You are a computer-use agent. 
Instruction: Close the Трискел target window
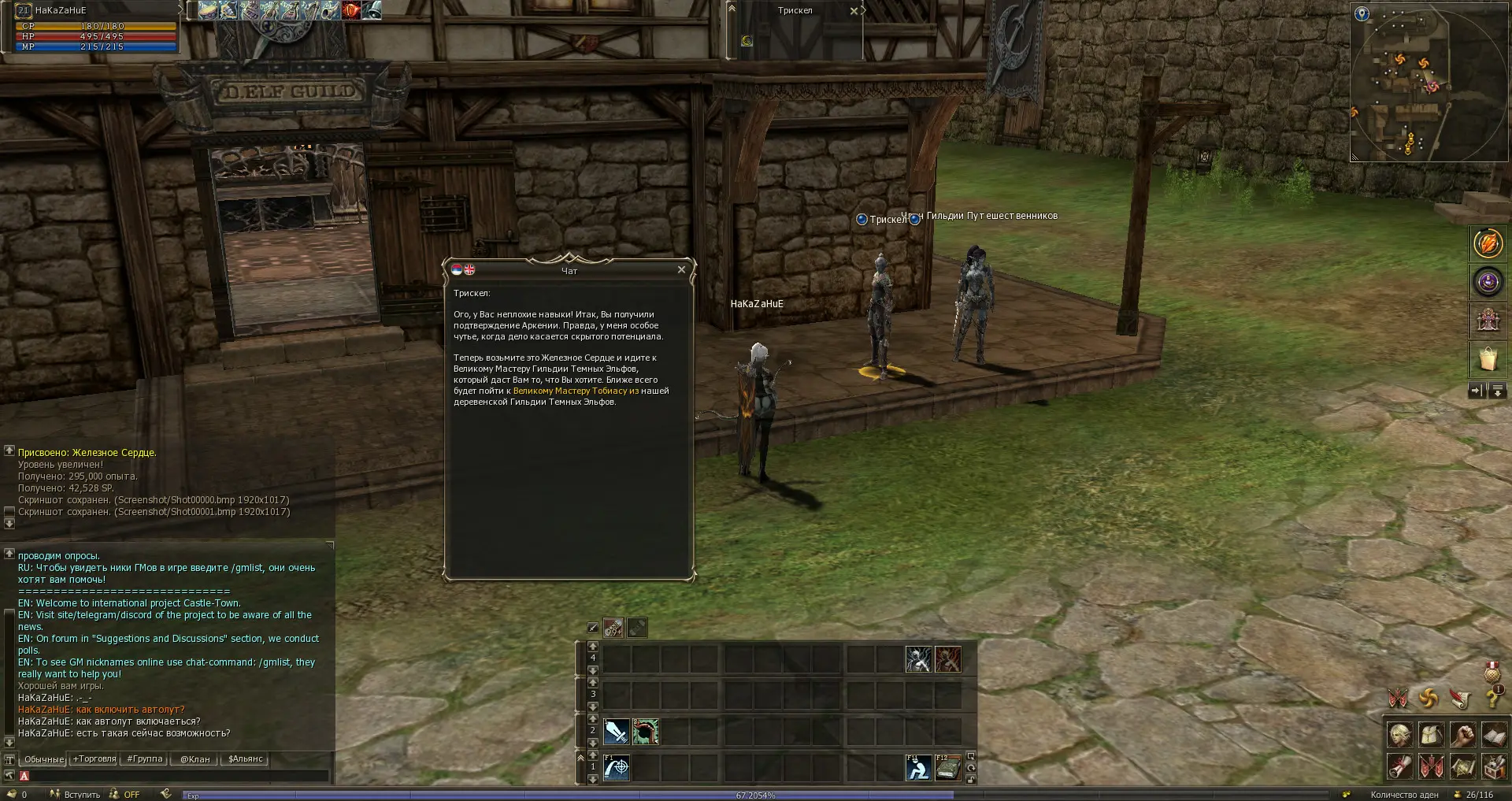point(854,11)
